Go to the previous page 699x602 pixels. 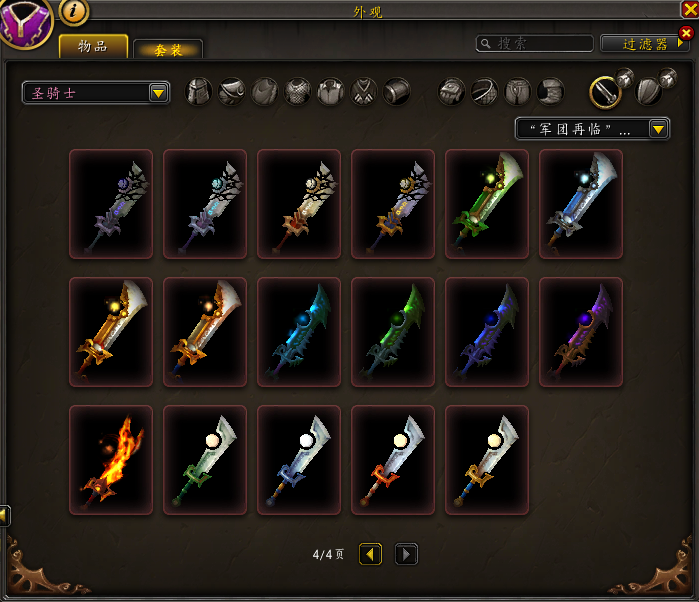click(371, 554)
